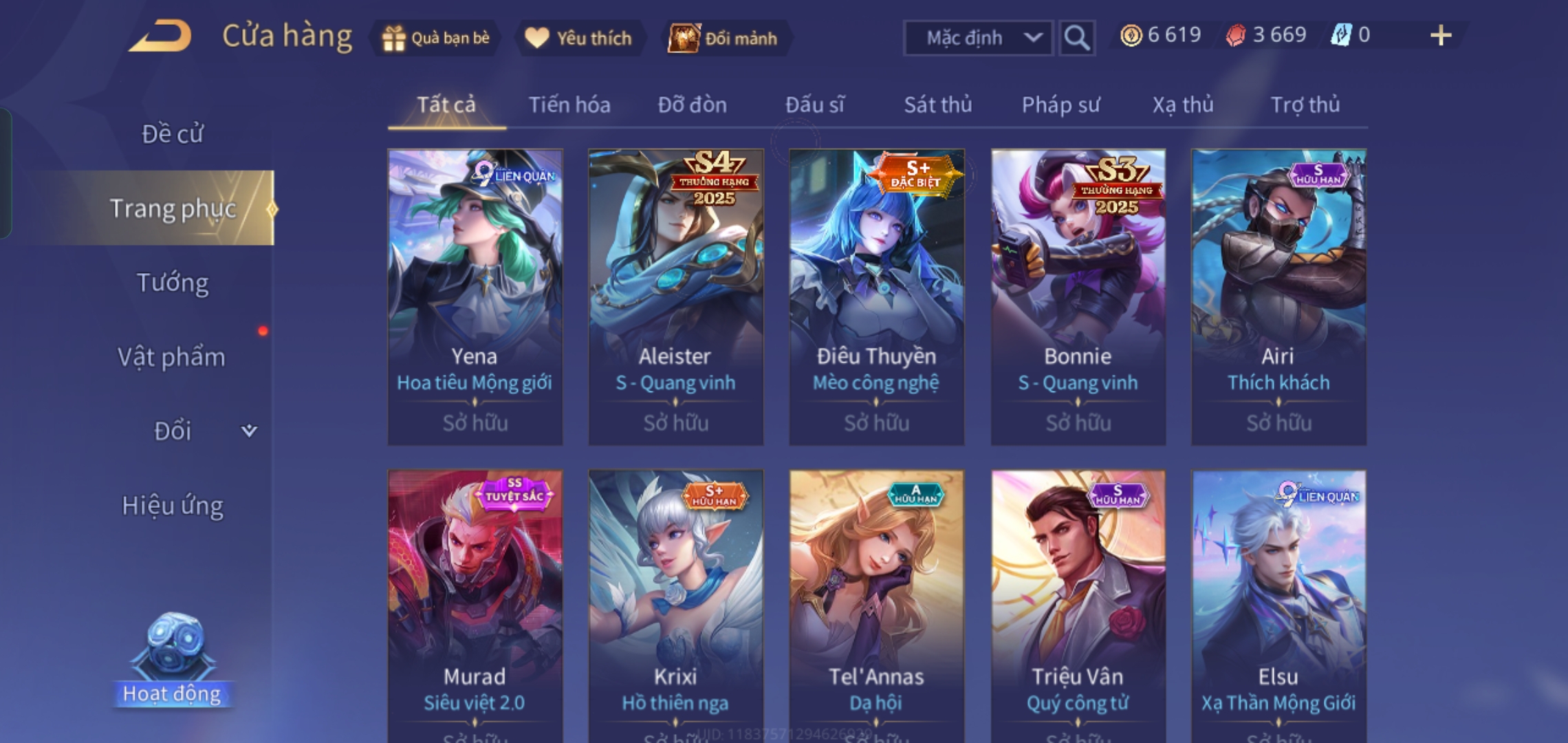Choose the Trợ thủ tab
The image size is (1568, 743).
coord(1305,105)
